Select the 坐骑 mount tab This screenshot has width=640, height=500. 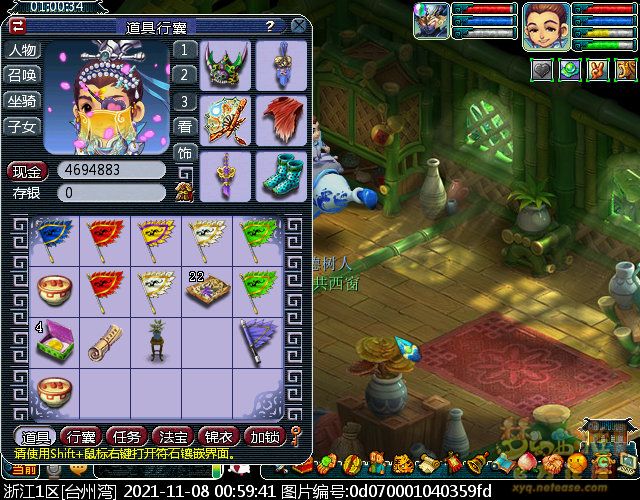[22, 101]
